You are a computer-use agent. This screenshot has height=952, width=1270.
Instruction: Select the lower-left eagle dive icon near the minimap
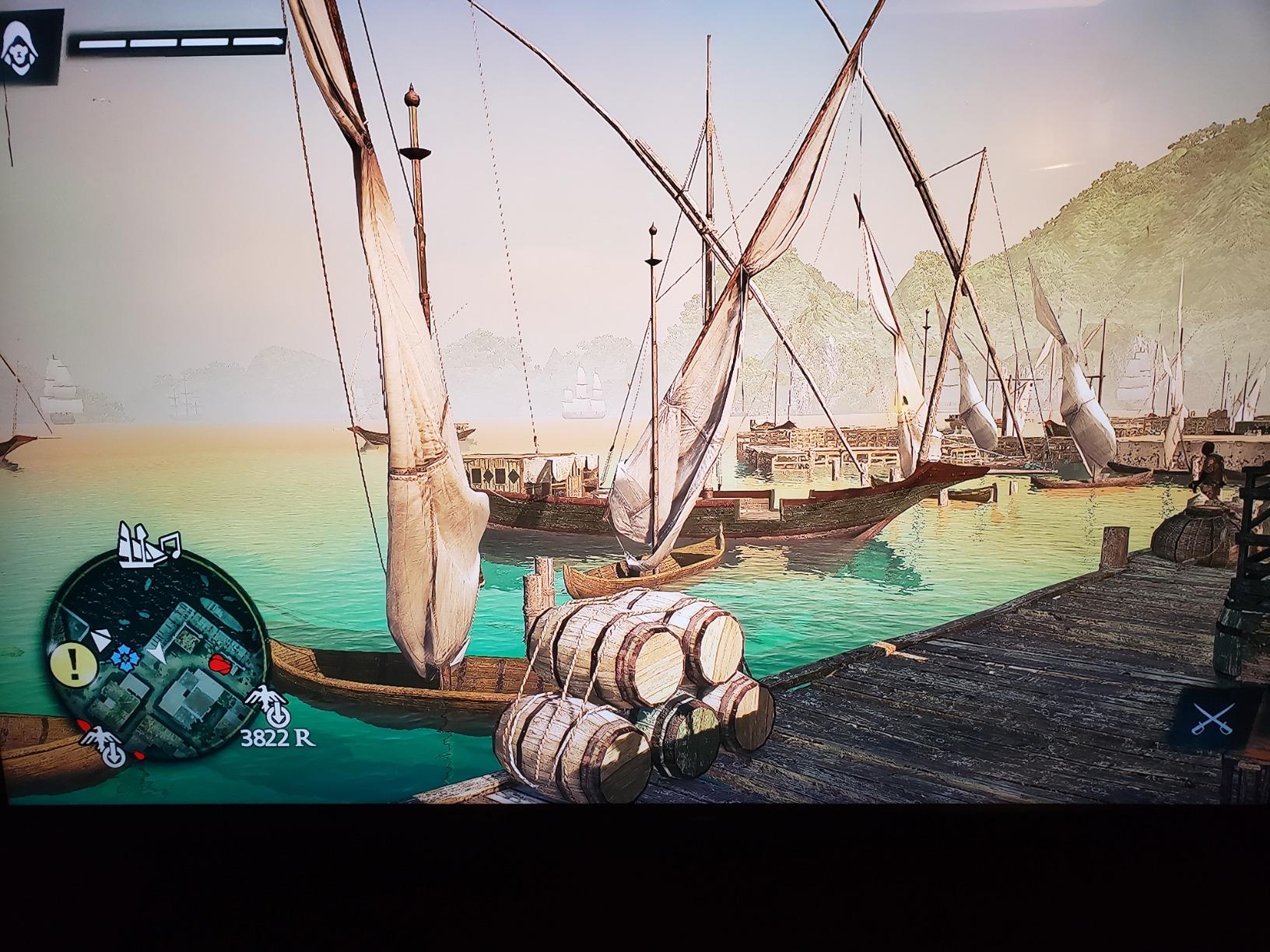[102, 744]
